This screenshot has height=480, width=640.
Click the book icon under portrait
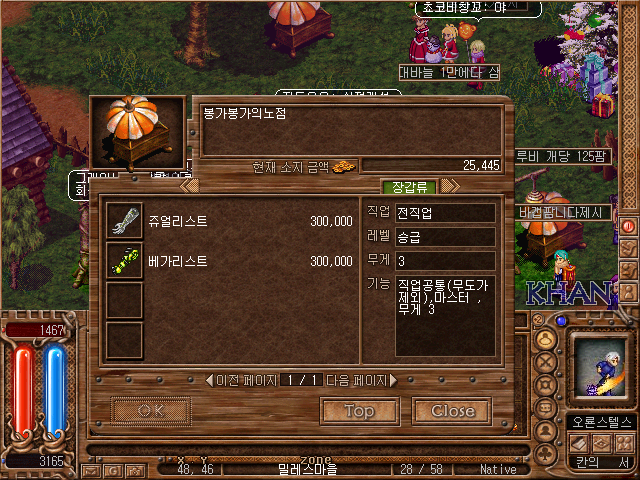(580, 442)
